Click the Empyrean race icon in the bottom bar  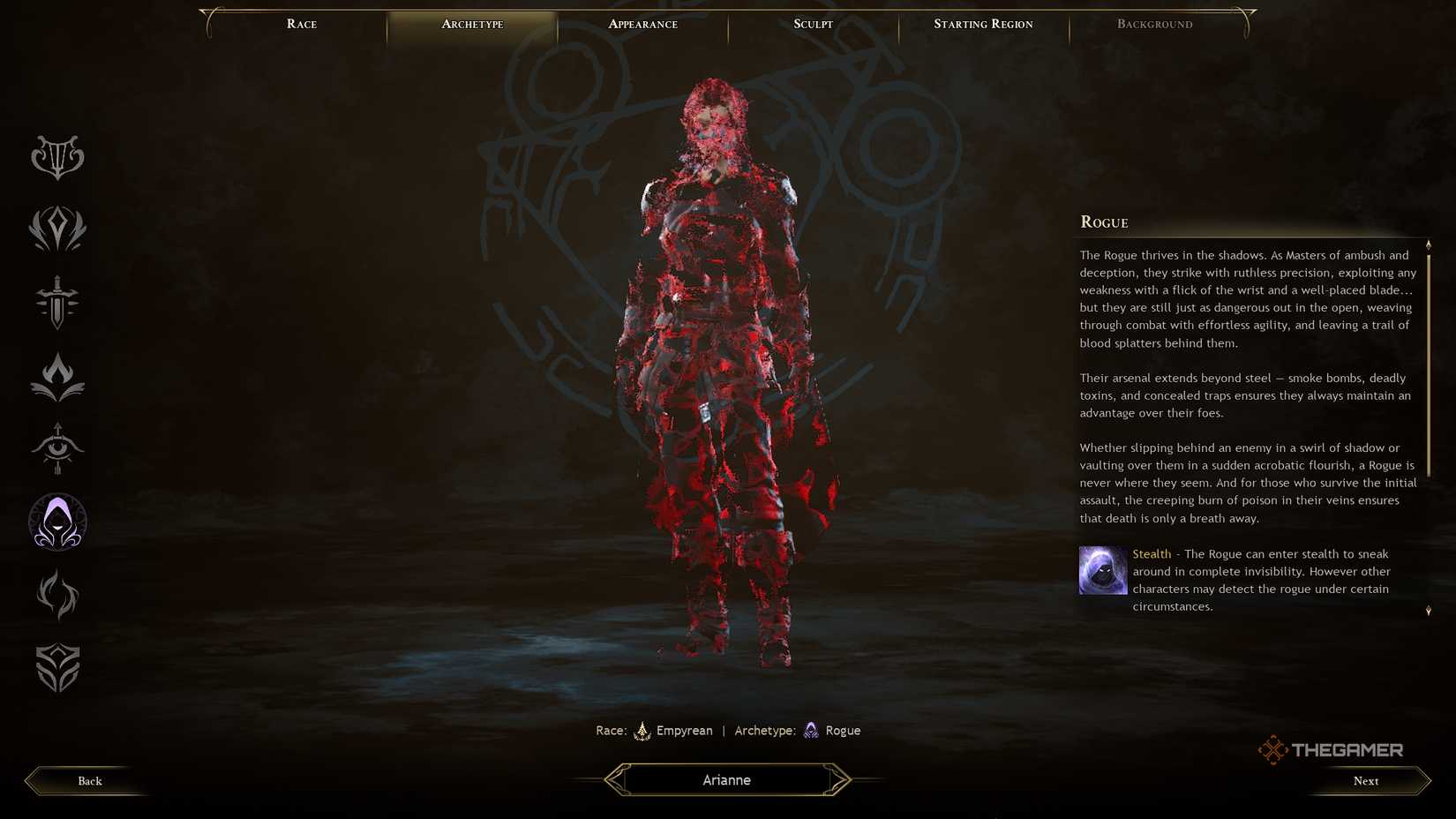pyautogui.click(x=643, y=730)
